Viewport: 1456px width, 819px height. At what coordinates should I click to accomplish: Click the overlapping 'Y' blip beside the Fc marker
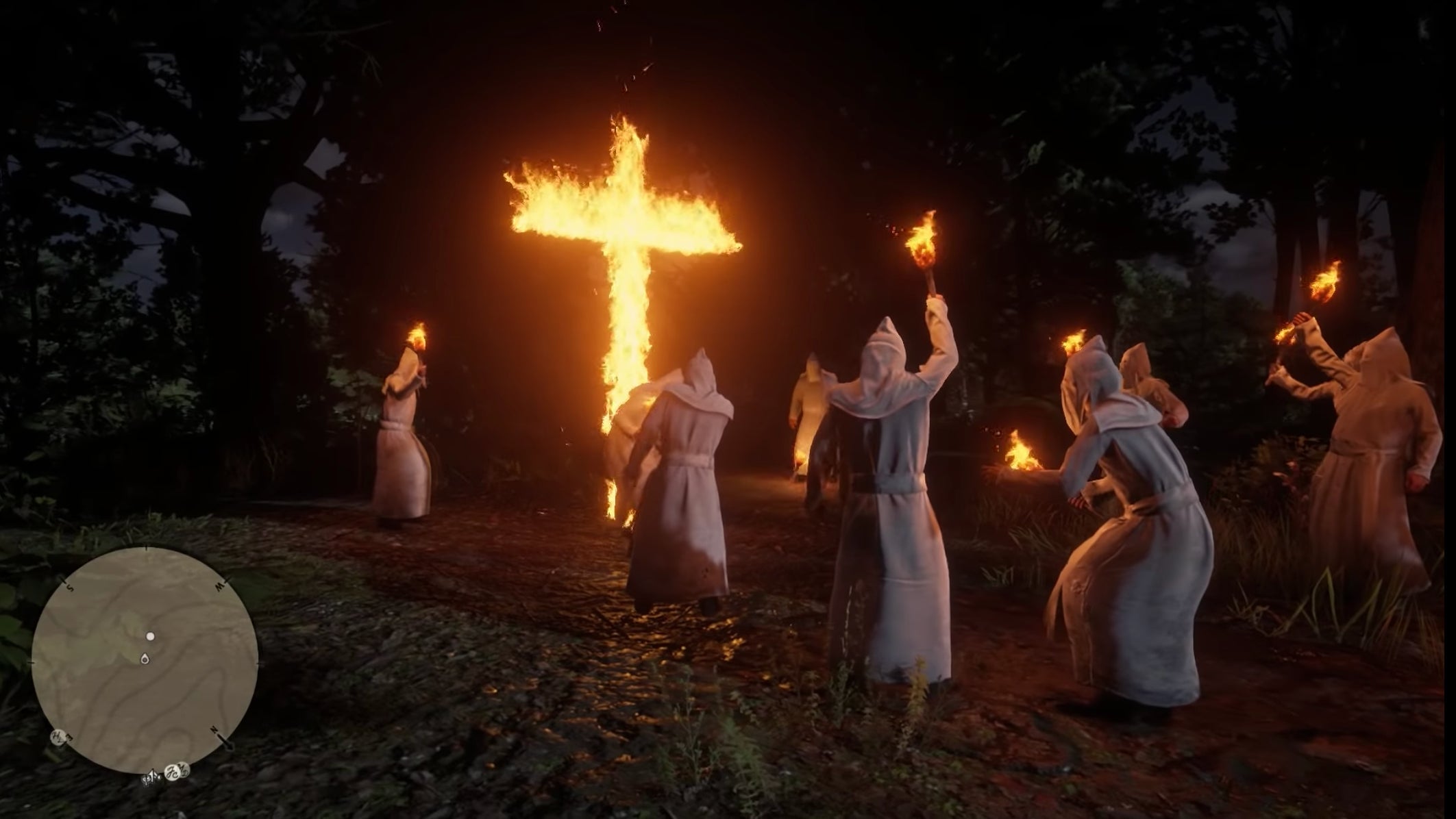pos(183,770)
